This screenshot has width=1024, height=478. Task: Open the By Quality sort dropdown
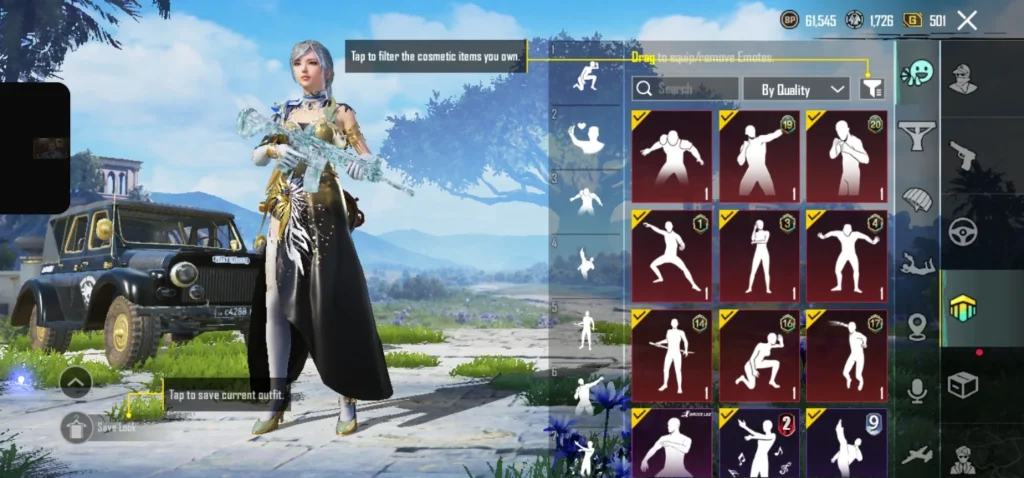point(796,89)
